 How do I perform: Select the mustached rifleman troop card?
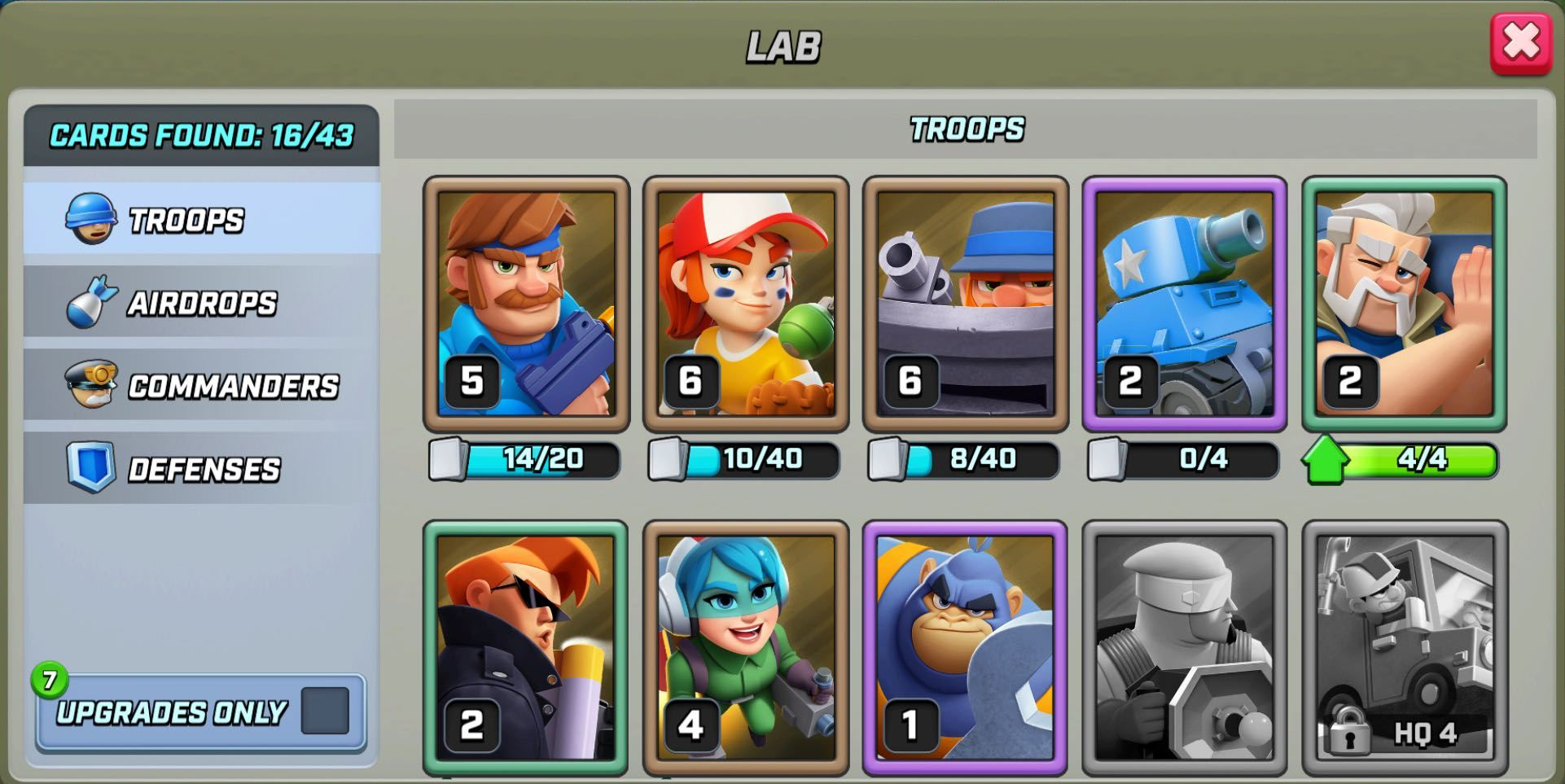[x=526, y=304]
